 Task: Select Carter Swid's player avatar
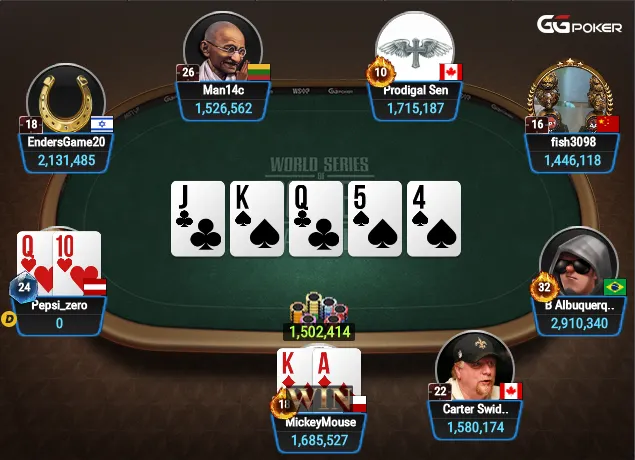[475, 367]
